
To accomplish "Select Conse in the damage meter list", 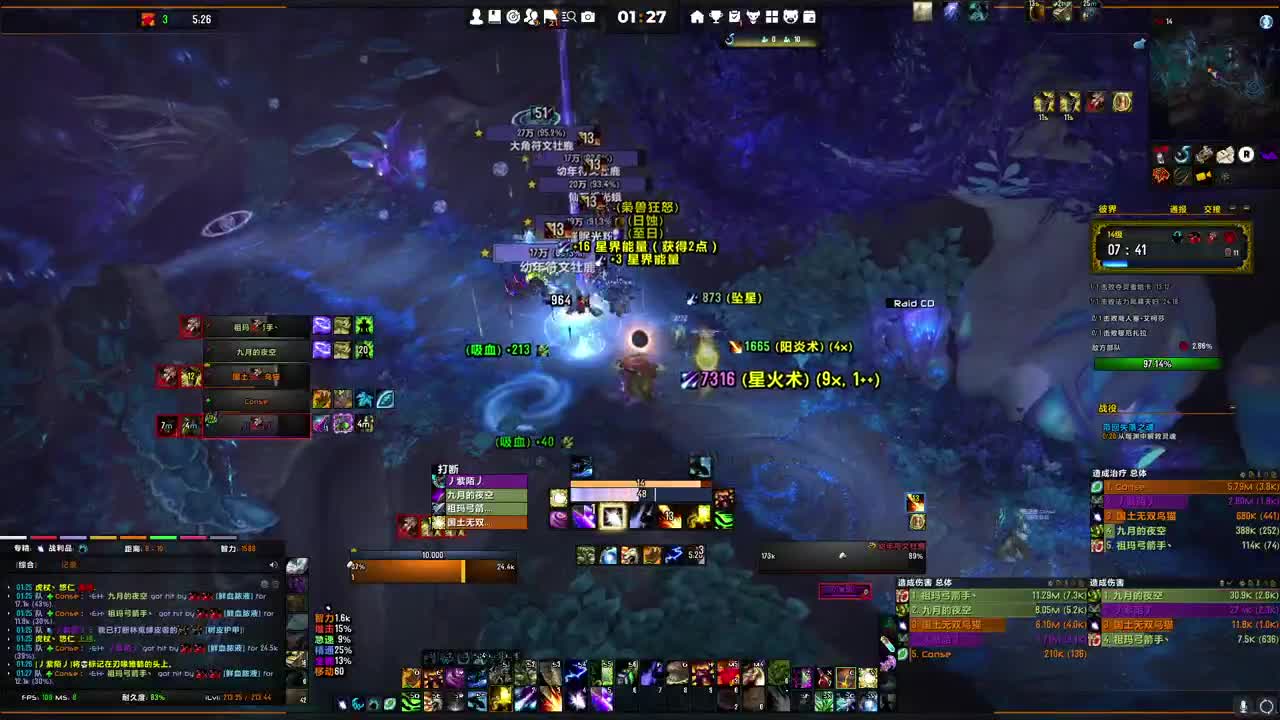I will (x=930, y=653).
